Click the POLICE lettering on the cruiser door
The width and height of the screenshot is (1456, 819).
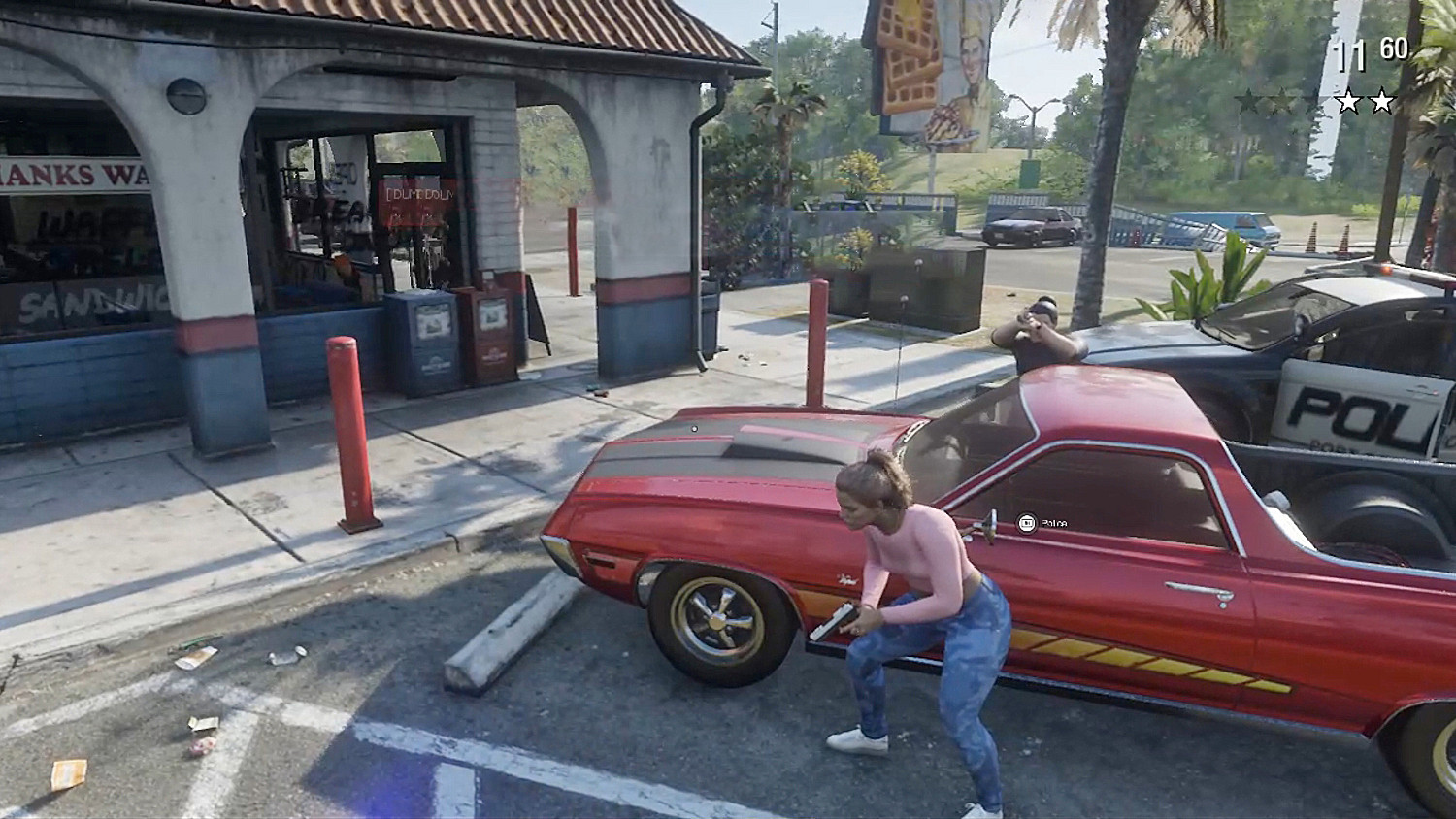pos(1351,411)
